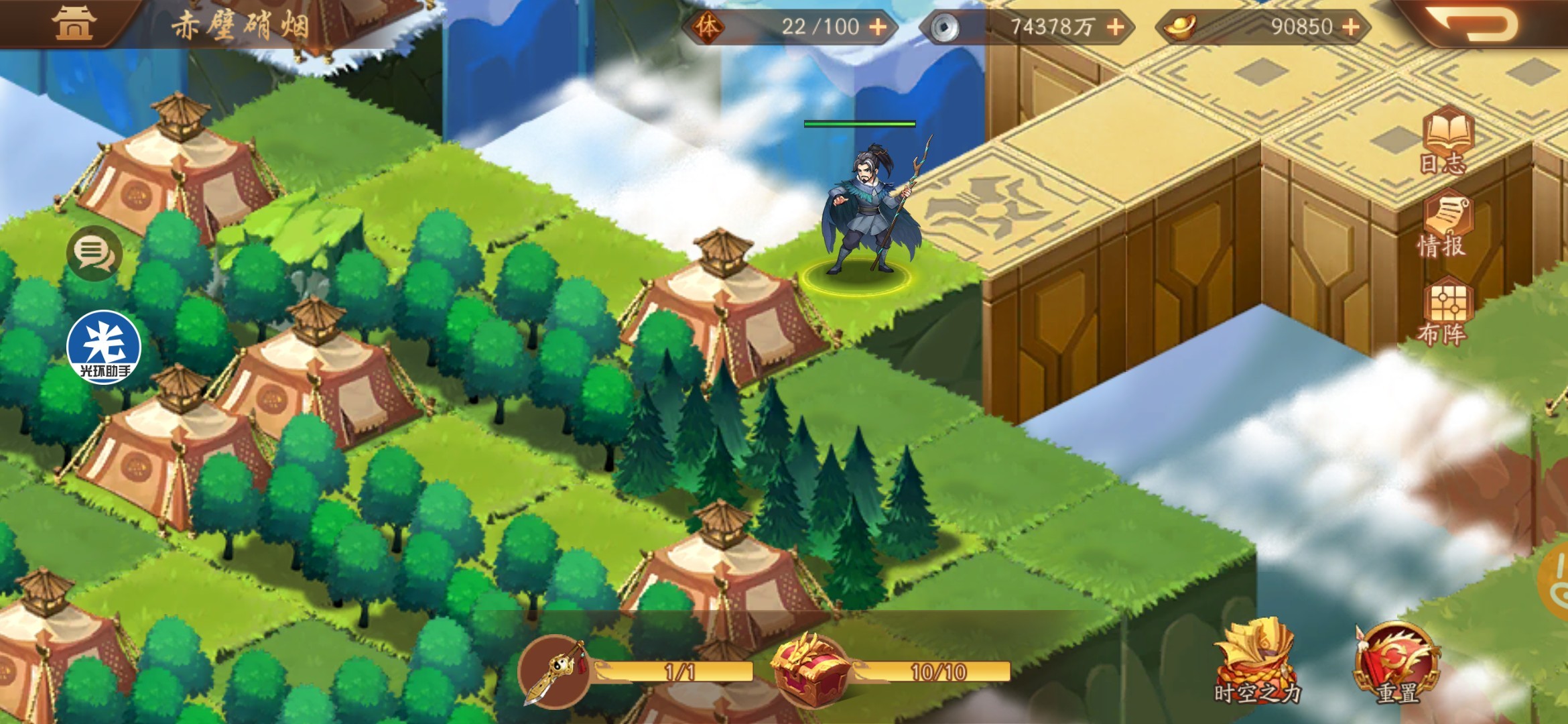The width and height of the screenshot is (1568, 724).
Task: Open the treasure chest counter
Action: click(x=809, y=670)
